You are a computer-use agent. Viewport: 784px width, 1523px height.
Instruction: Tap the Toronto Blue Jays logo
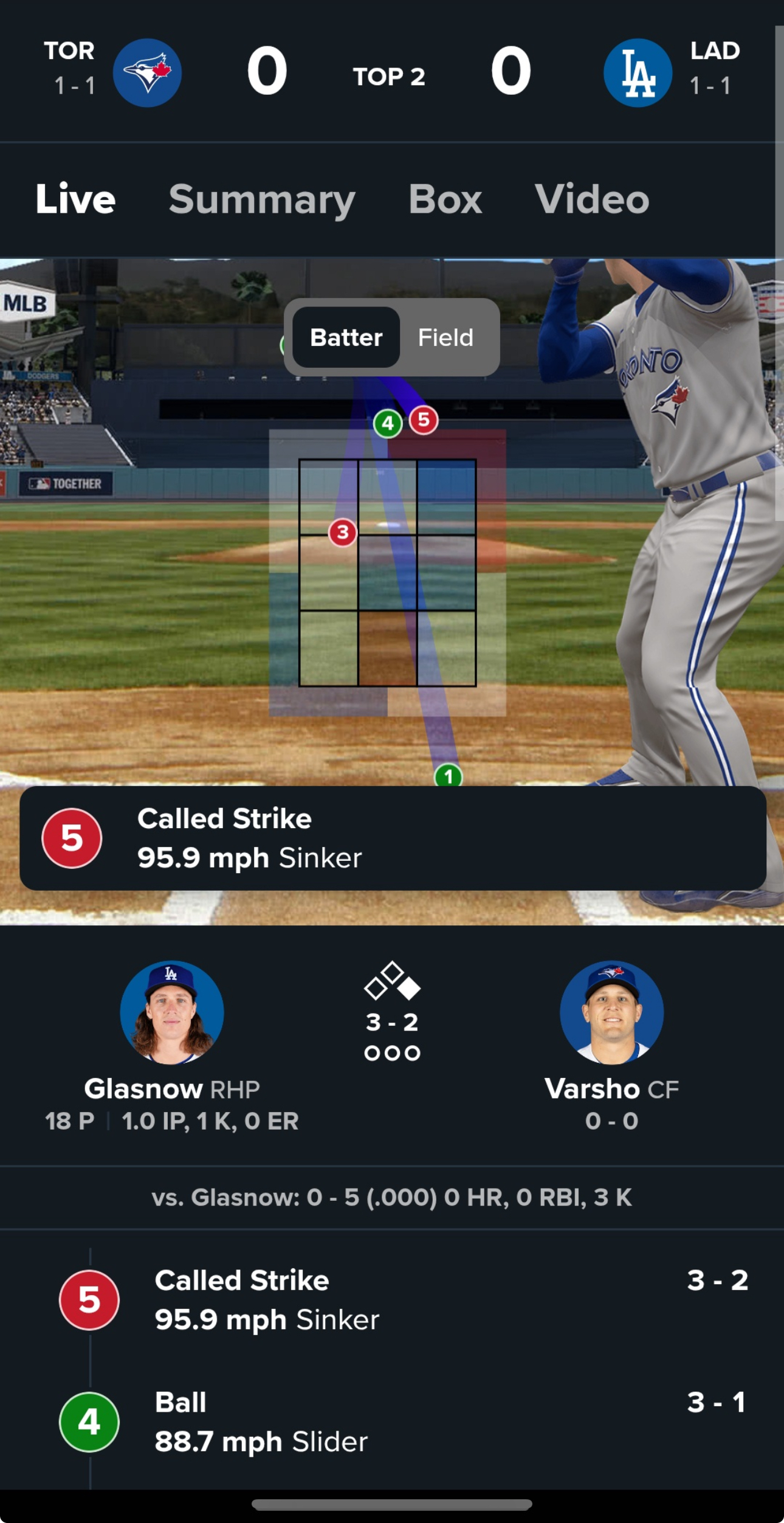click(147, 73)
